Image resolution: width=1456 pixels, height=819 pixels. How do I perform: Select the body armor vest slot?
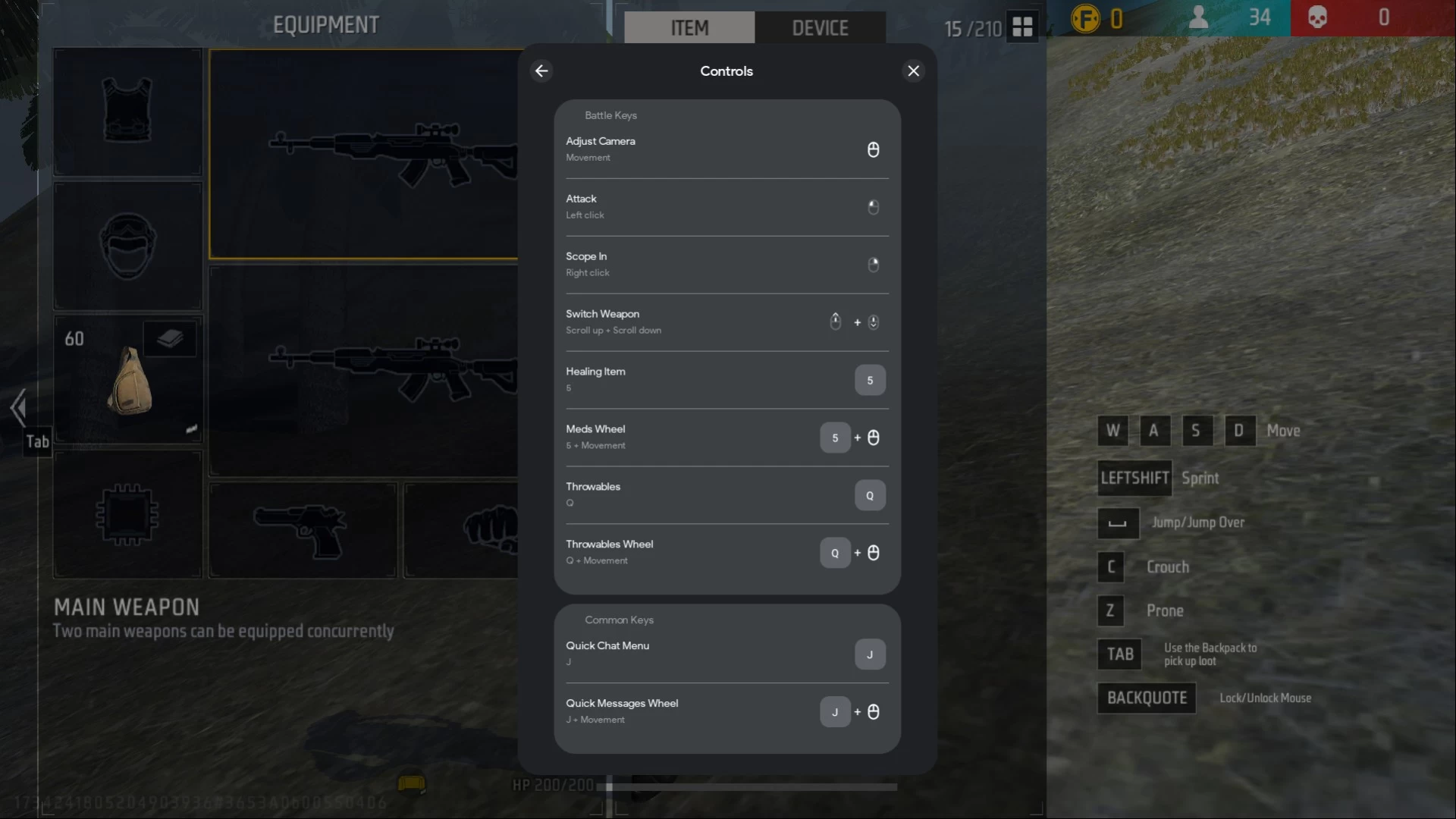(127, 112)
